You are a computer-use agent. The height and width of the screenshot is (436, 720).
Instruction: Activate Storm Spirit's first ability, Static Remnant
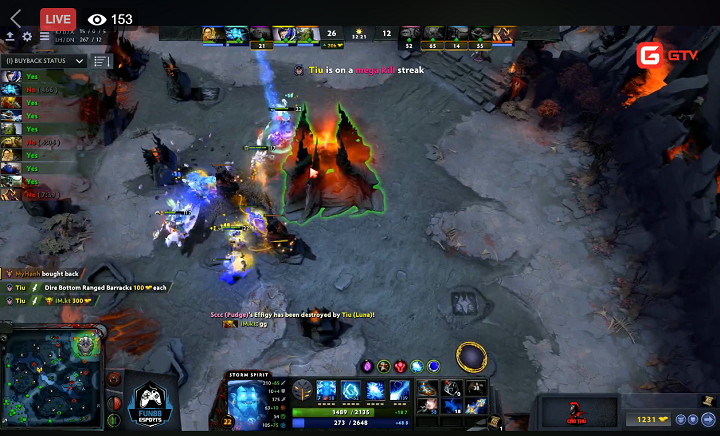(x=327, y=390)
